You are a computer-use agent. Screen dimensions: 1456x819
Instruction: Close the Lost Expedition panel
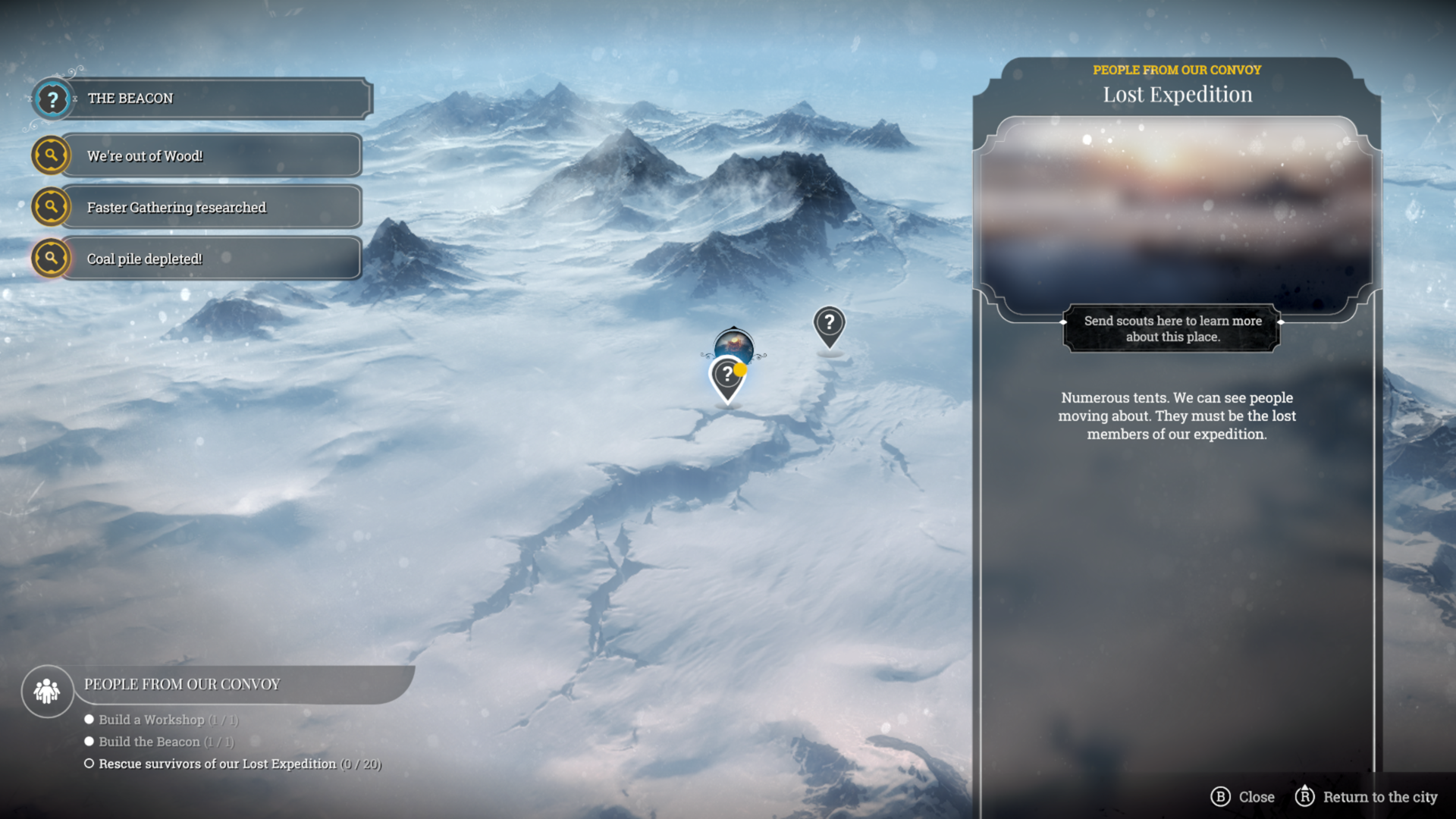pyautogui.click(x=1243, y=797)
